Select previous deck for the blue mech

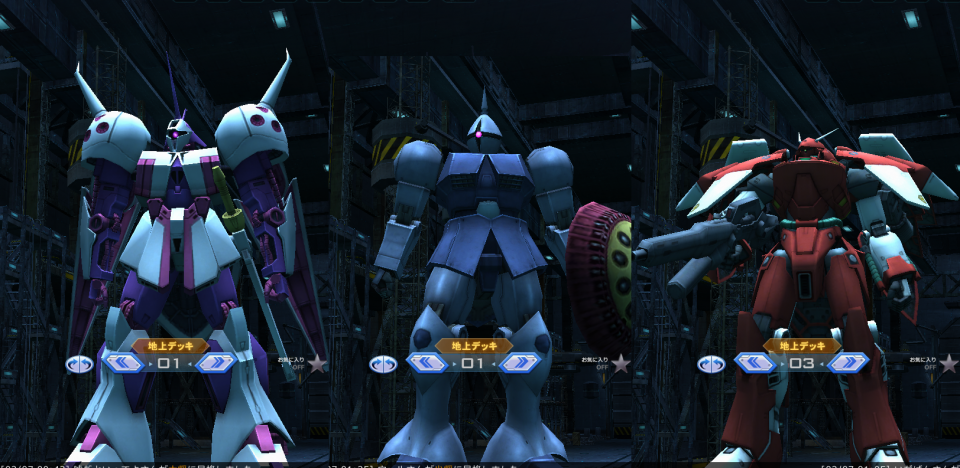(x=427, y=363)
